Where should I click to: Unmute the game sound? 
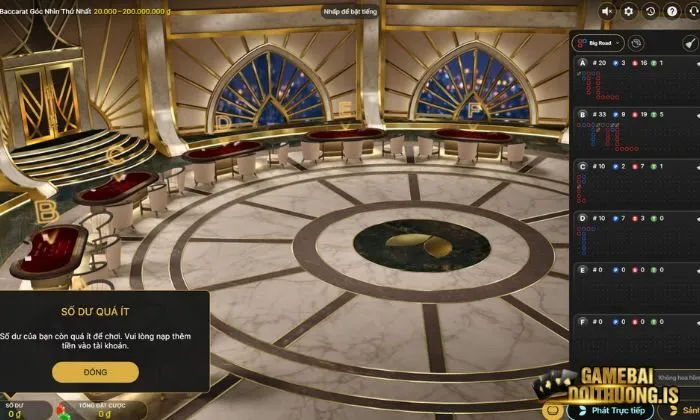pyautogui.click(x=607, y=11)
